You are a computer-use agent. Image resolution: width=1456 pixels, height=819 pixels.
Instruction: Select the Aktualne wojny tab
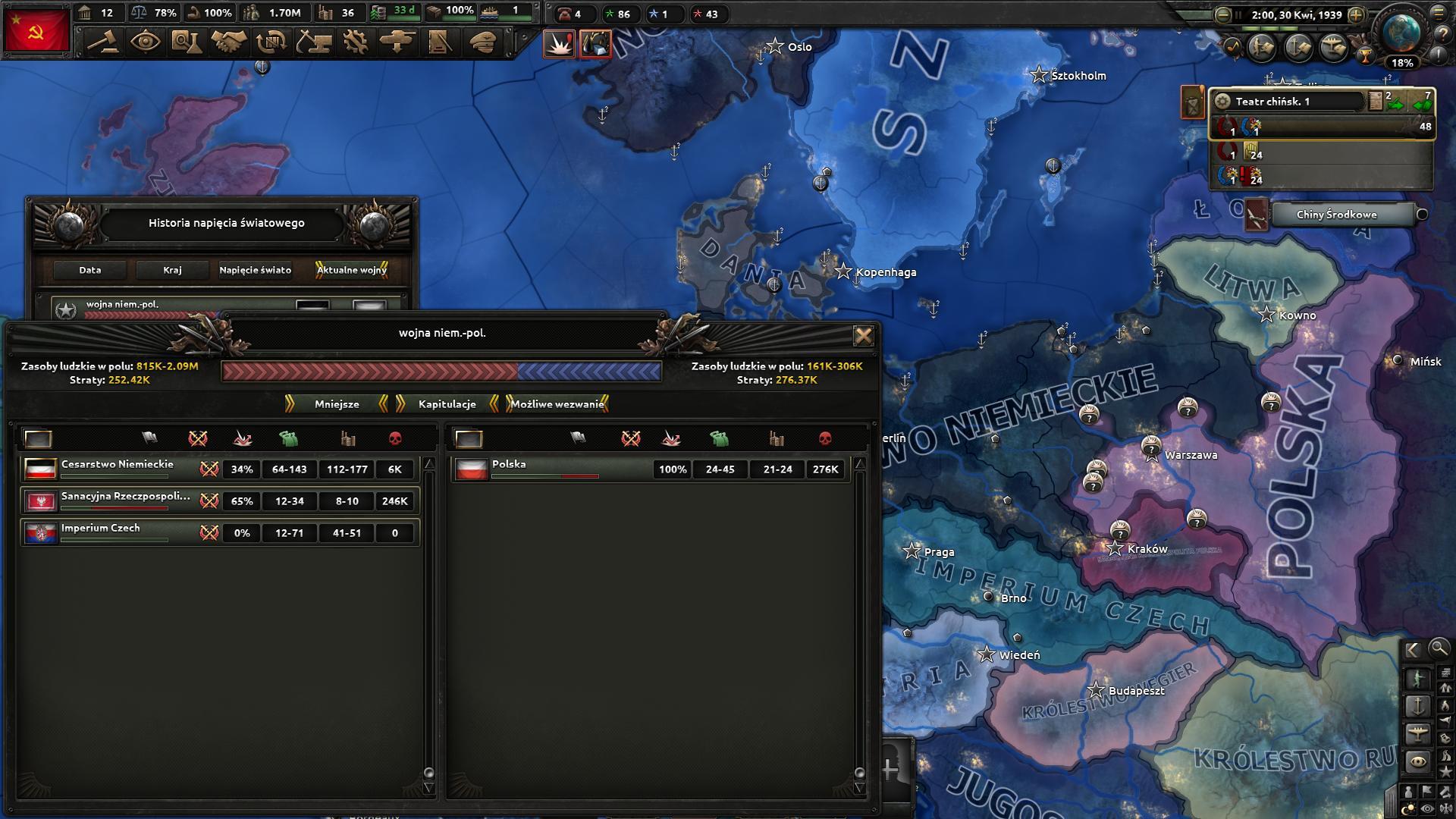pyautogui.click(x=352, y=270)
